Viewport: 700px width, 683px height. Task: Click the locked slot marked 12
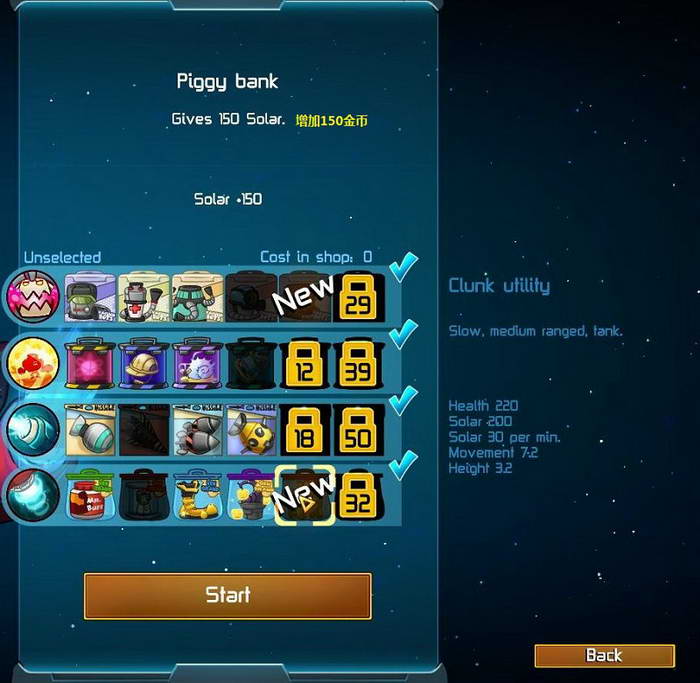point(303,363)
